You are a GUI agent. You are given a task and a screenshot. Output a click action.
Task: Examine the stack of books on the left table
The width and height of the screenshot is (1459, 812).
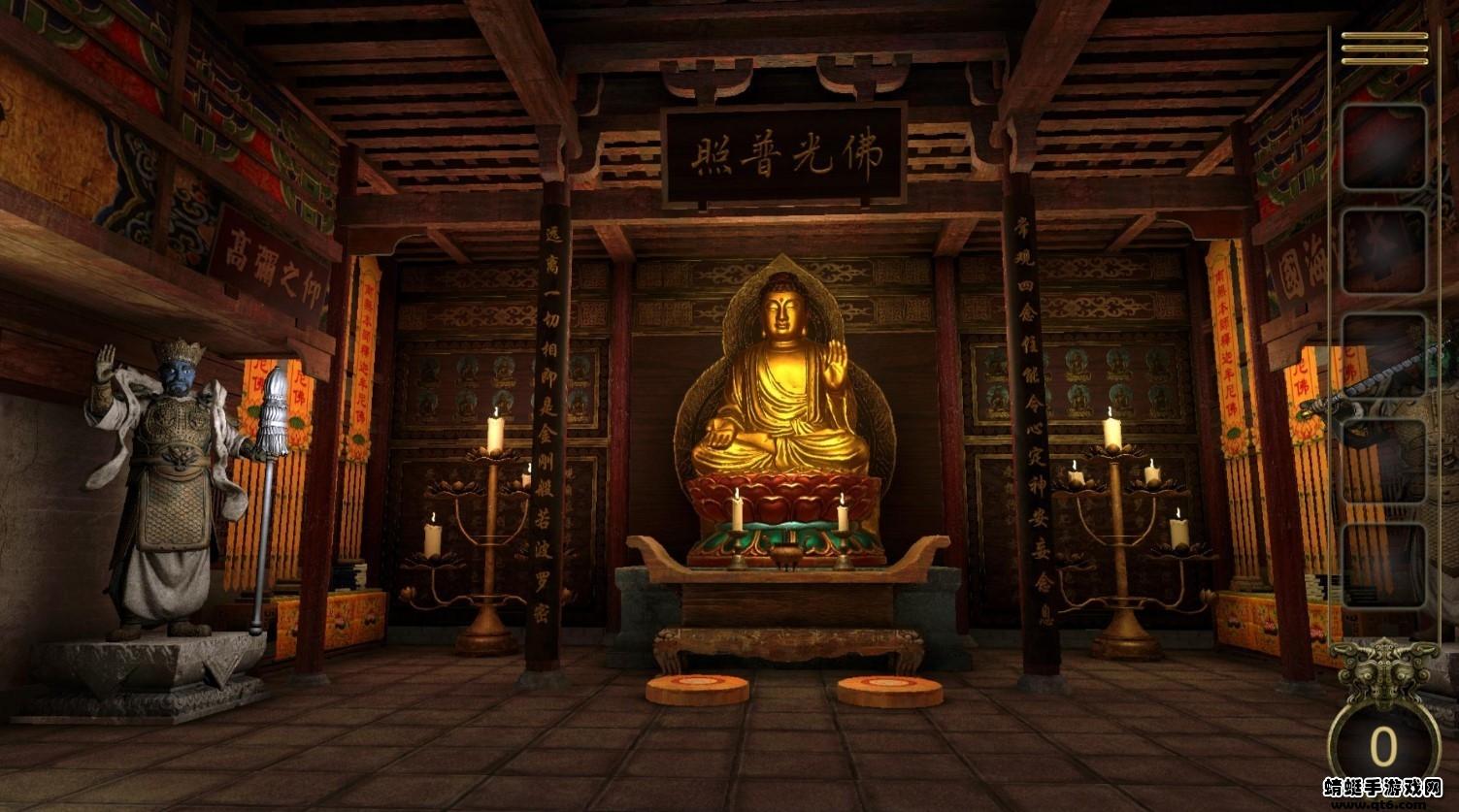coord(349,572)
